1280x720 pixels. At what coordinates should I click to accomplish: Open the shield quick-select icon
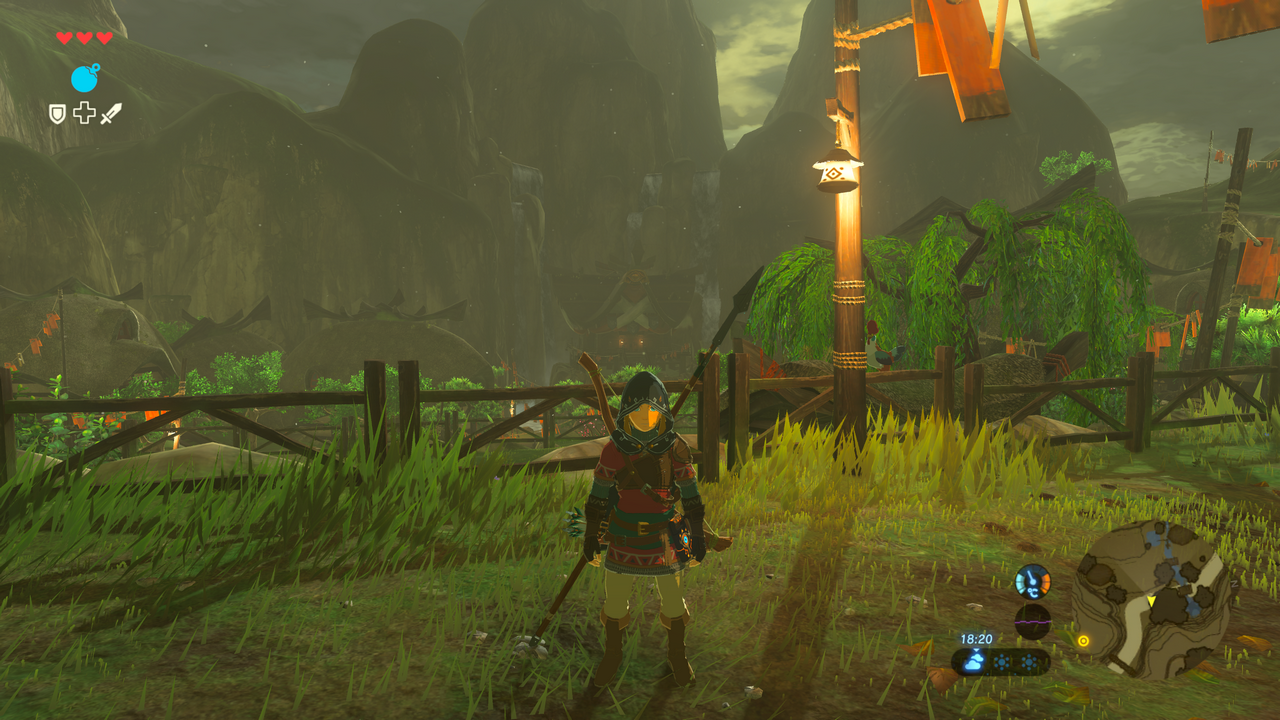58,114
